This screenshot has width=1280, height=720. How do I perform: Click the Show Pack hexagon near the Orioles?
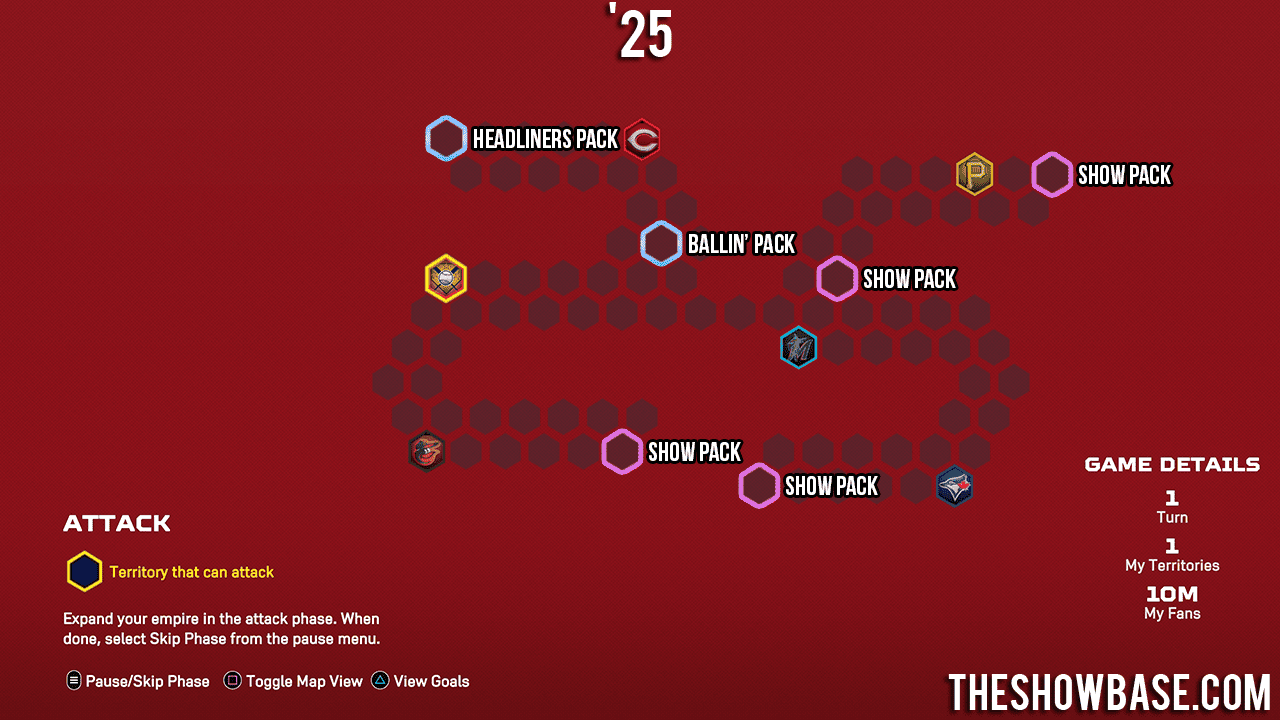622,452
